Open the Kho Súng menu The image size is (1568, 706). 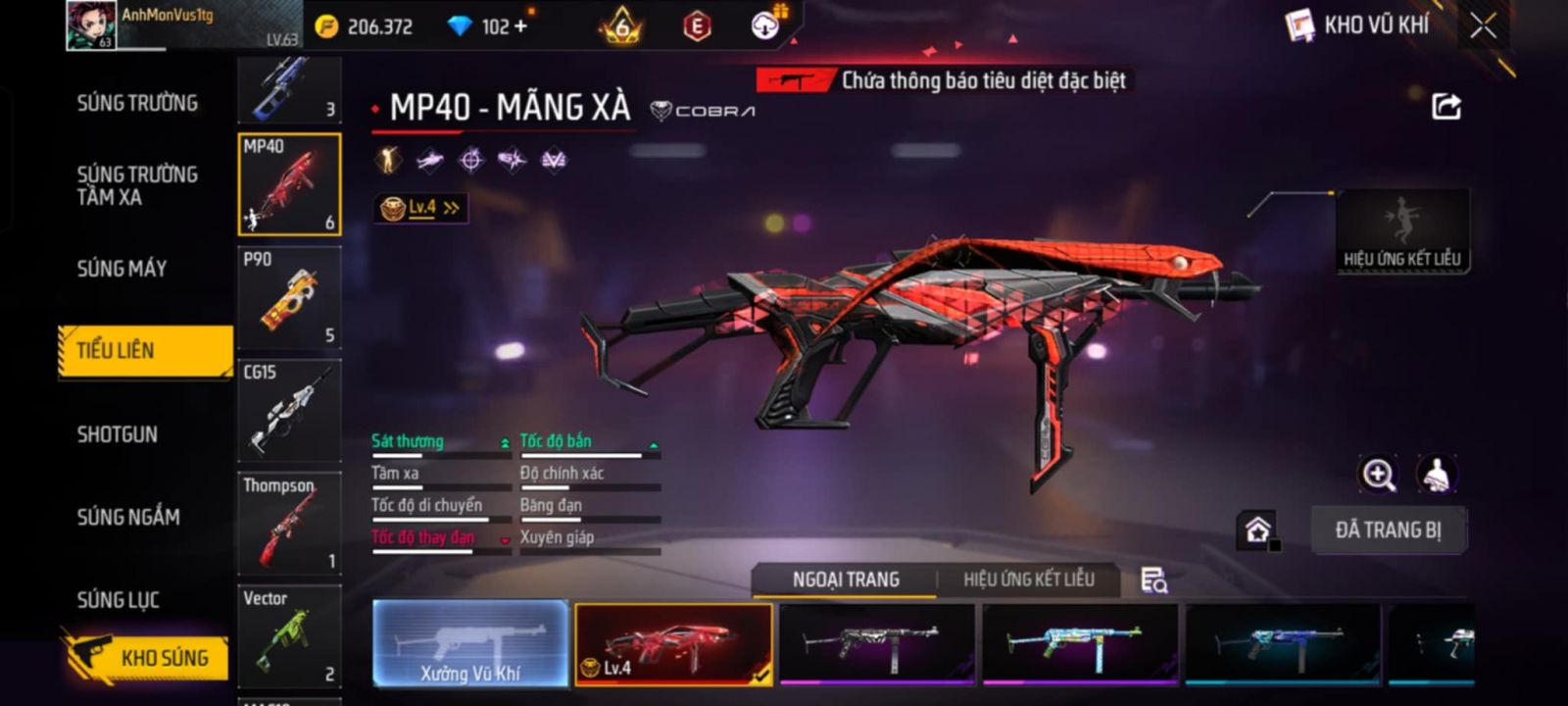point(147,657)
